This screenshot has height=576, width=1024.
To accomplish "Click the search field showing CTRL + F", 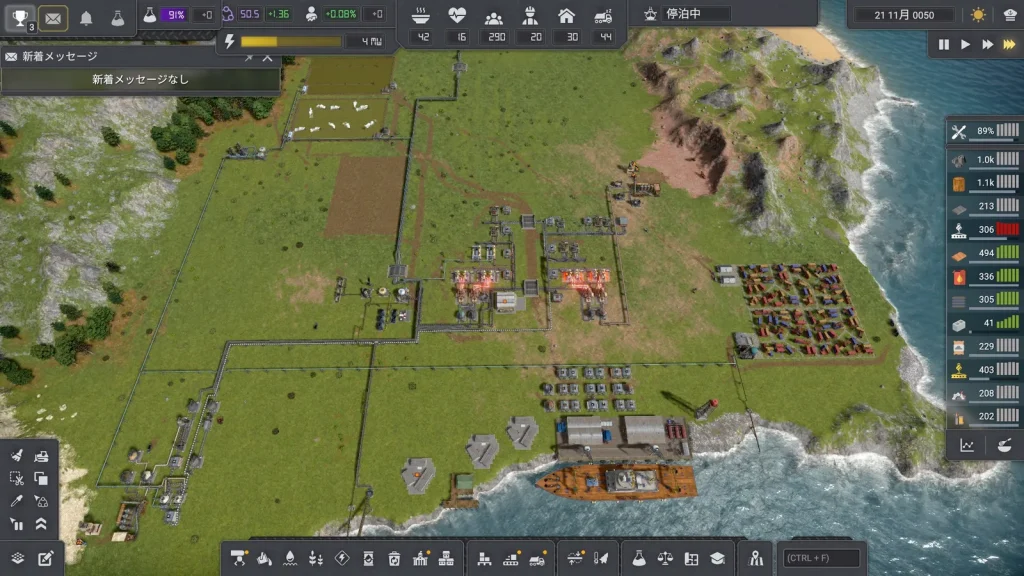I will [x=822, y=558].
